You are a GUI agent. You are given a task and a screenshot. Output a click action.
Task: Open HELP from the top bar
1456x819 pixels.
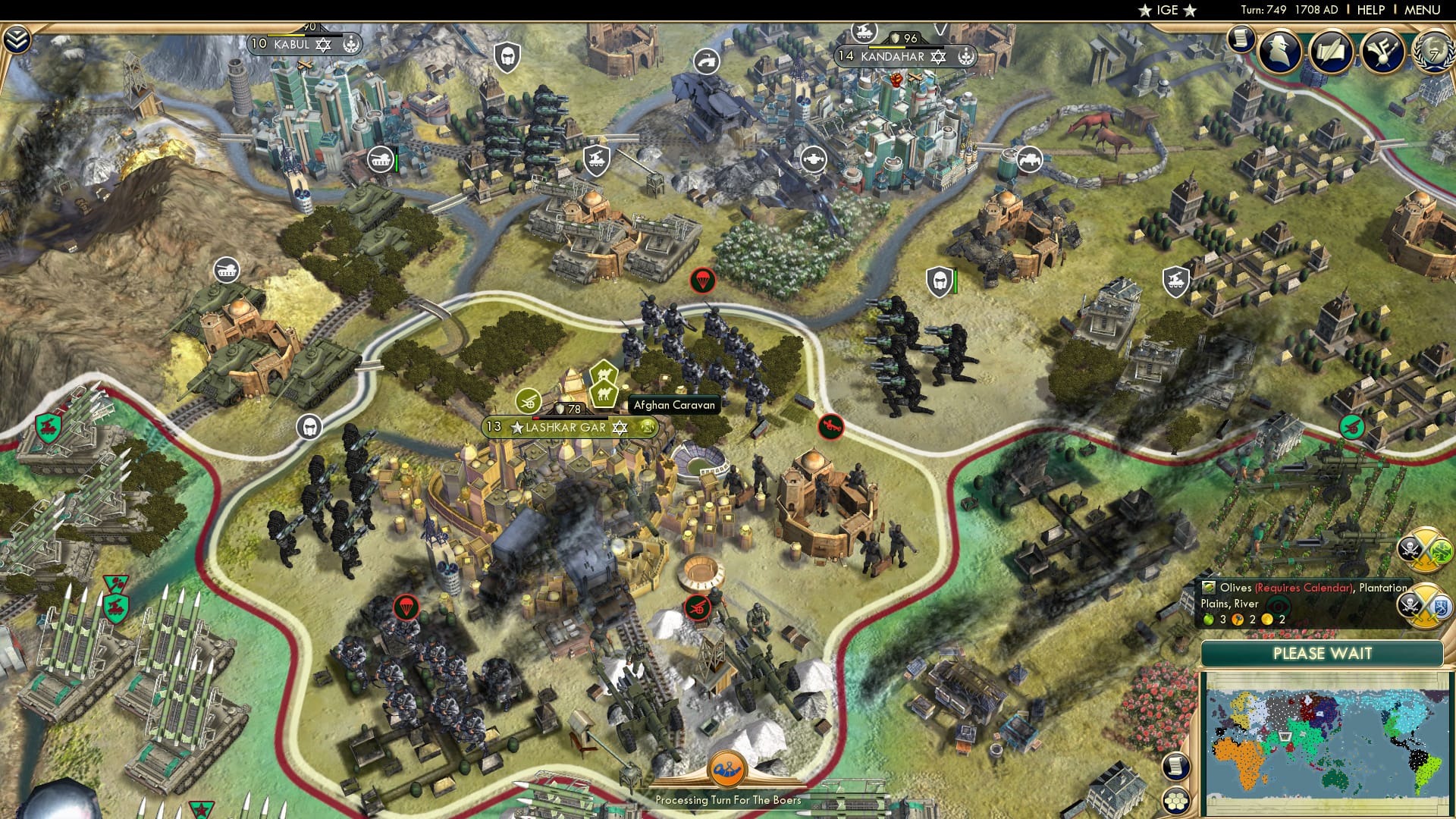(1371, 10)
